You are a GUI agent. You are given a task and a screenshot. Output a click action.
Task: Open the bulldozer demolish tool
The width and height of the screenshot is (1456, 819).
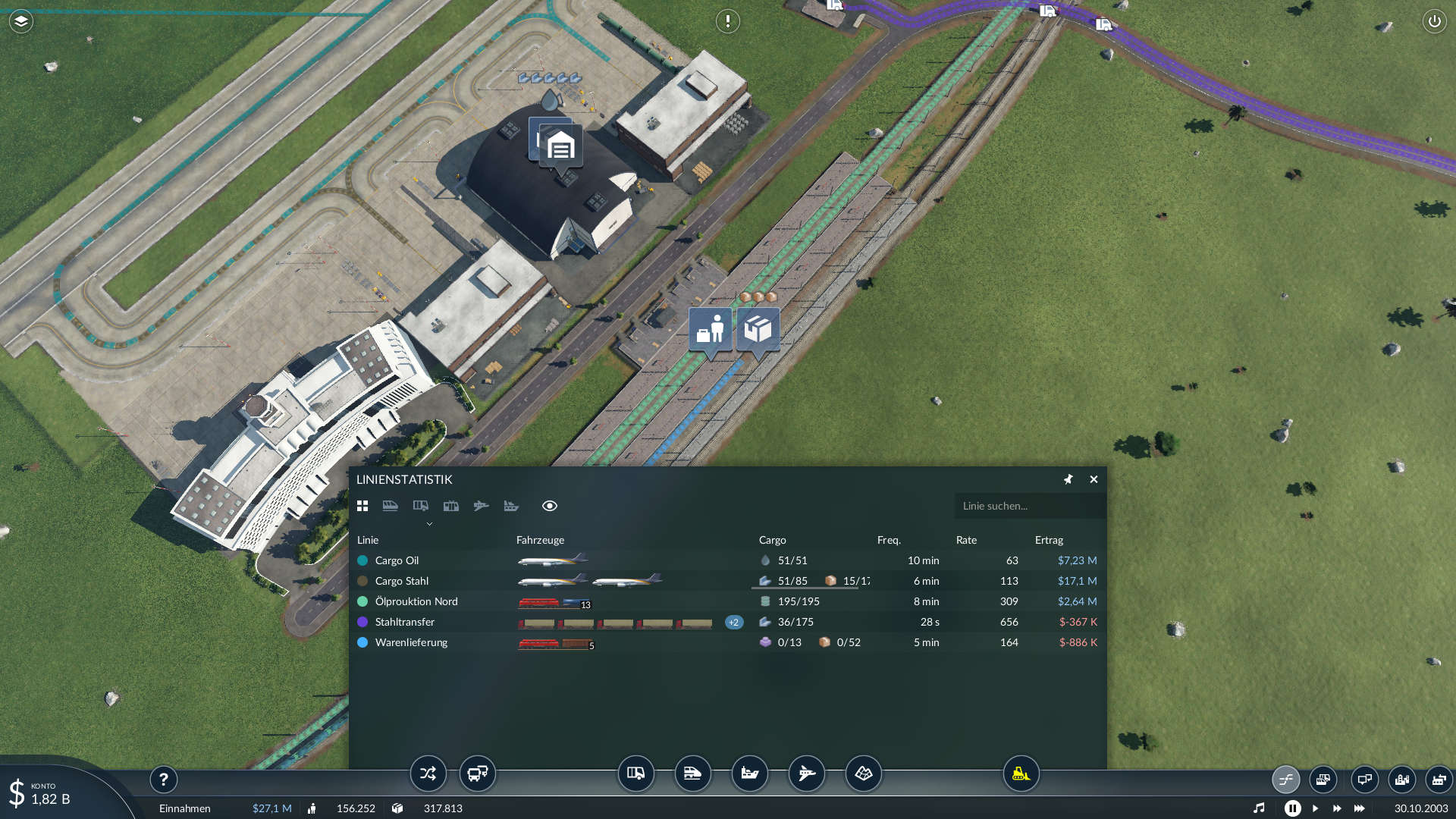tap(1021, 773)
